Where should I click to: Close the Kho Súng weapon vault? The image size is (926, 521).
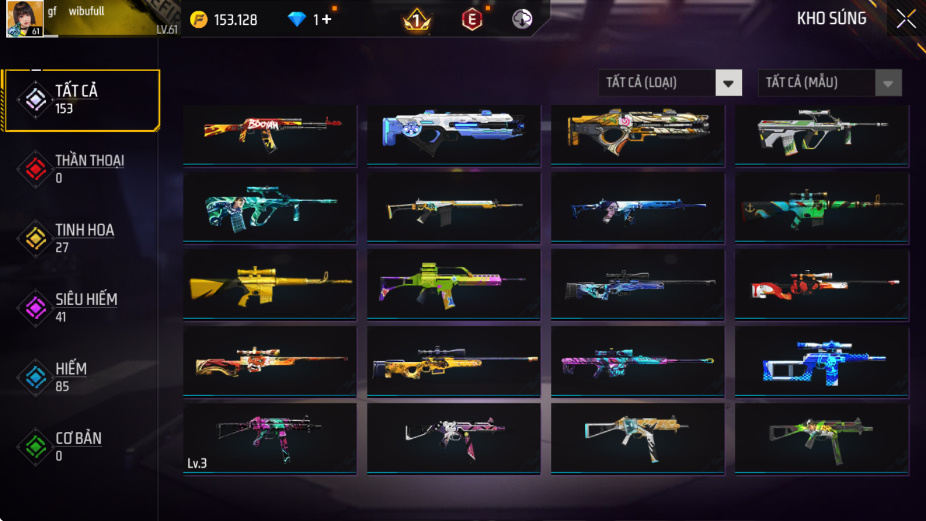tap(905, 19)
